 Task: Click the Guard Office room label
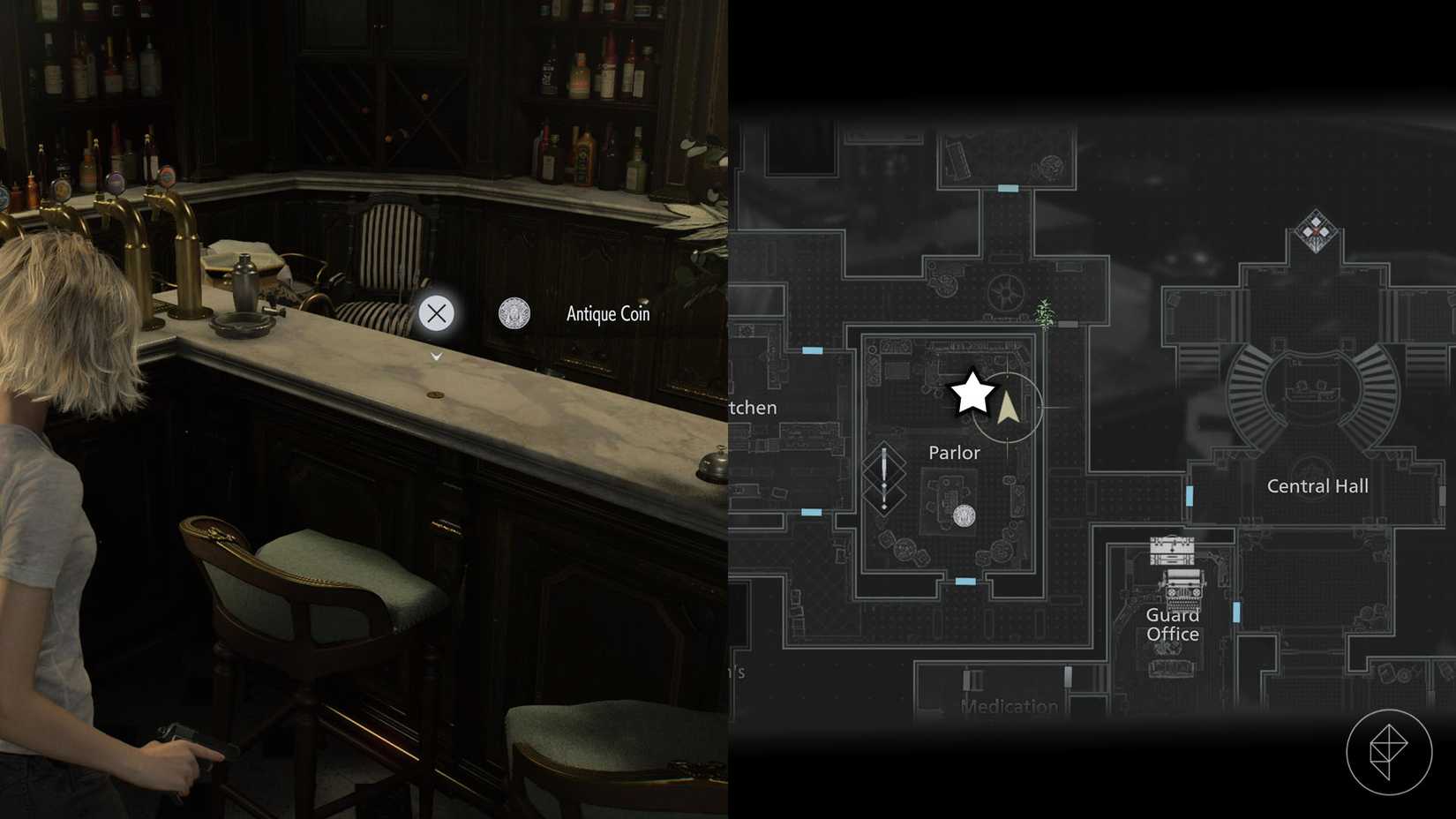(x=1172, y=624)
